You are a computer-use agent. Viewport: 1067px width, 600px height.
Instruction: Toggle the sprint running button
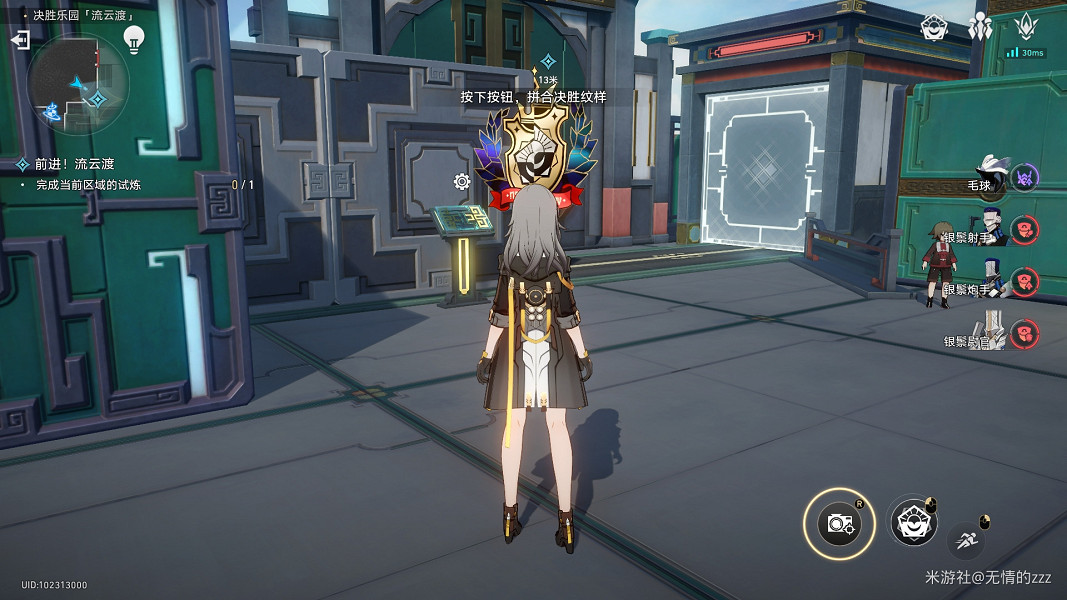(966, 541)
